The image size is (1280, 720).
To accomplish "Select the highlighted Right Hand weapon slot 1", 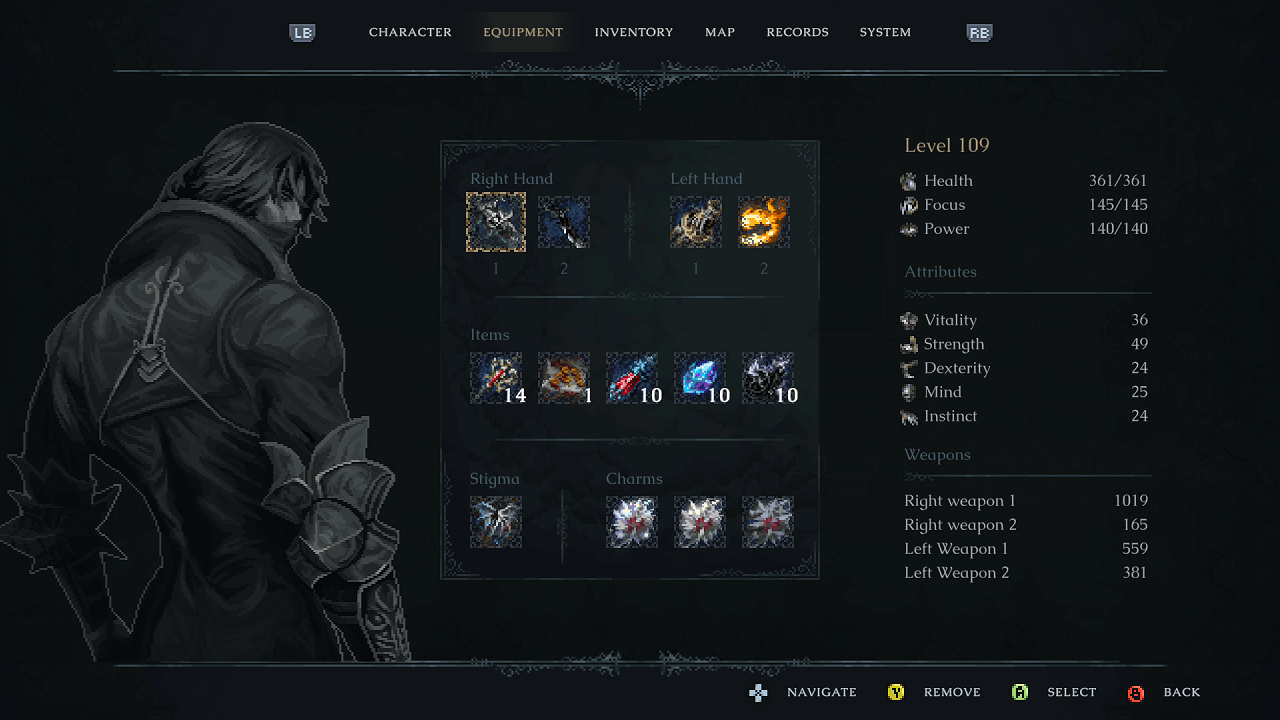I will tap(496, 222).
